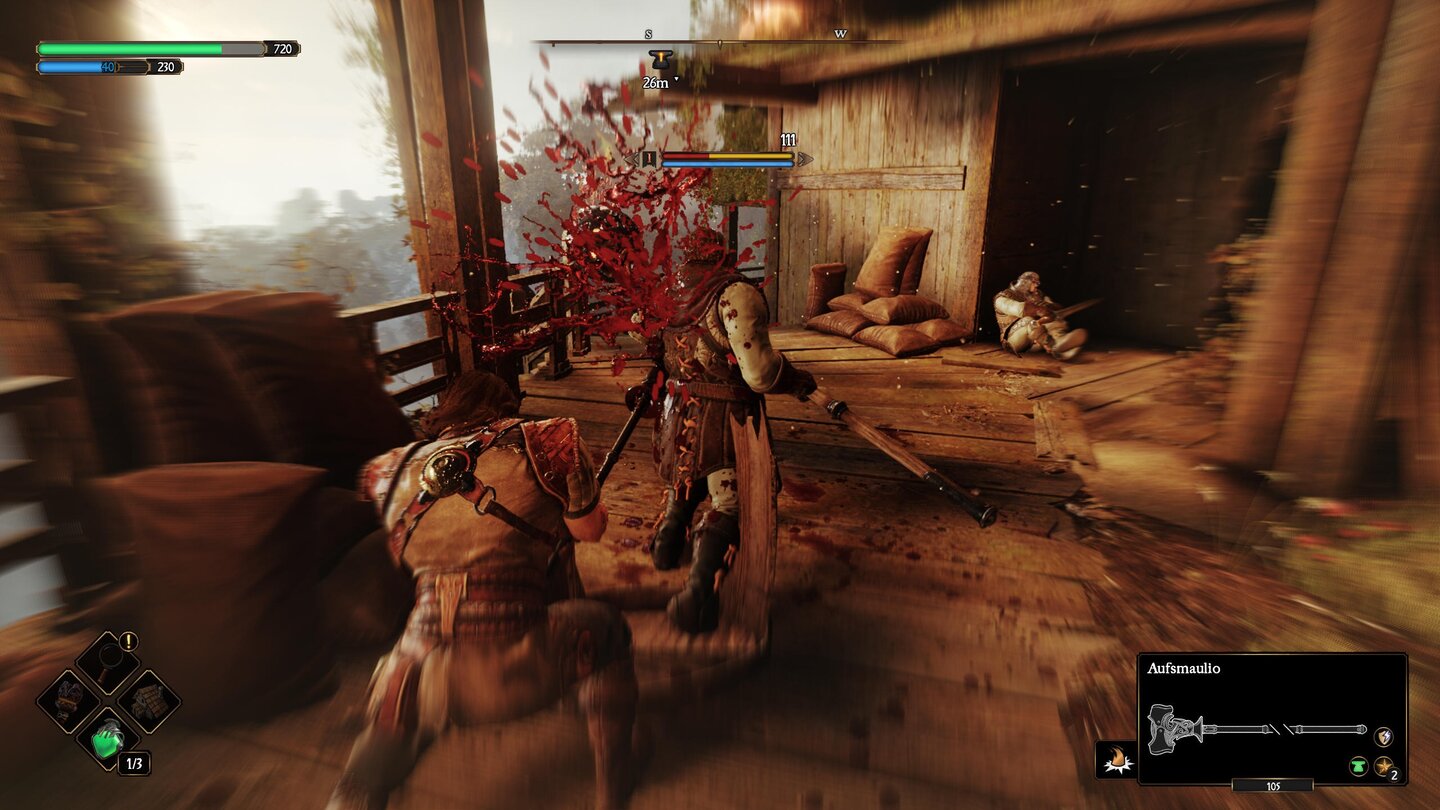This screenshot has width=1440, height=810.
Task: Select the lightning shield enchantment icon
Action: (x=1383, y=737)
